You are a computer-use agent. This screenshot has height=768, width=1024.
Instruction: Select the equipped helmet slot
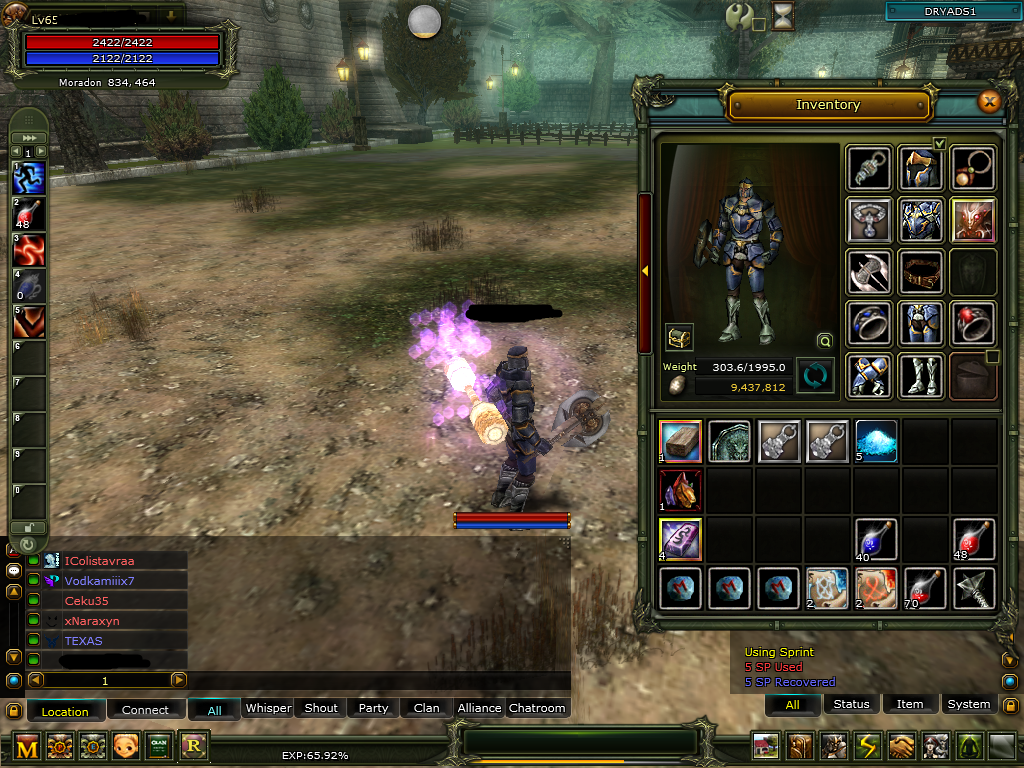921,167
